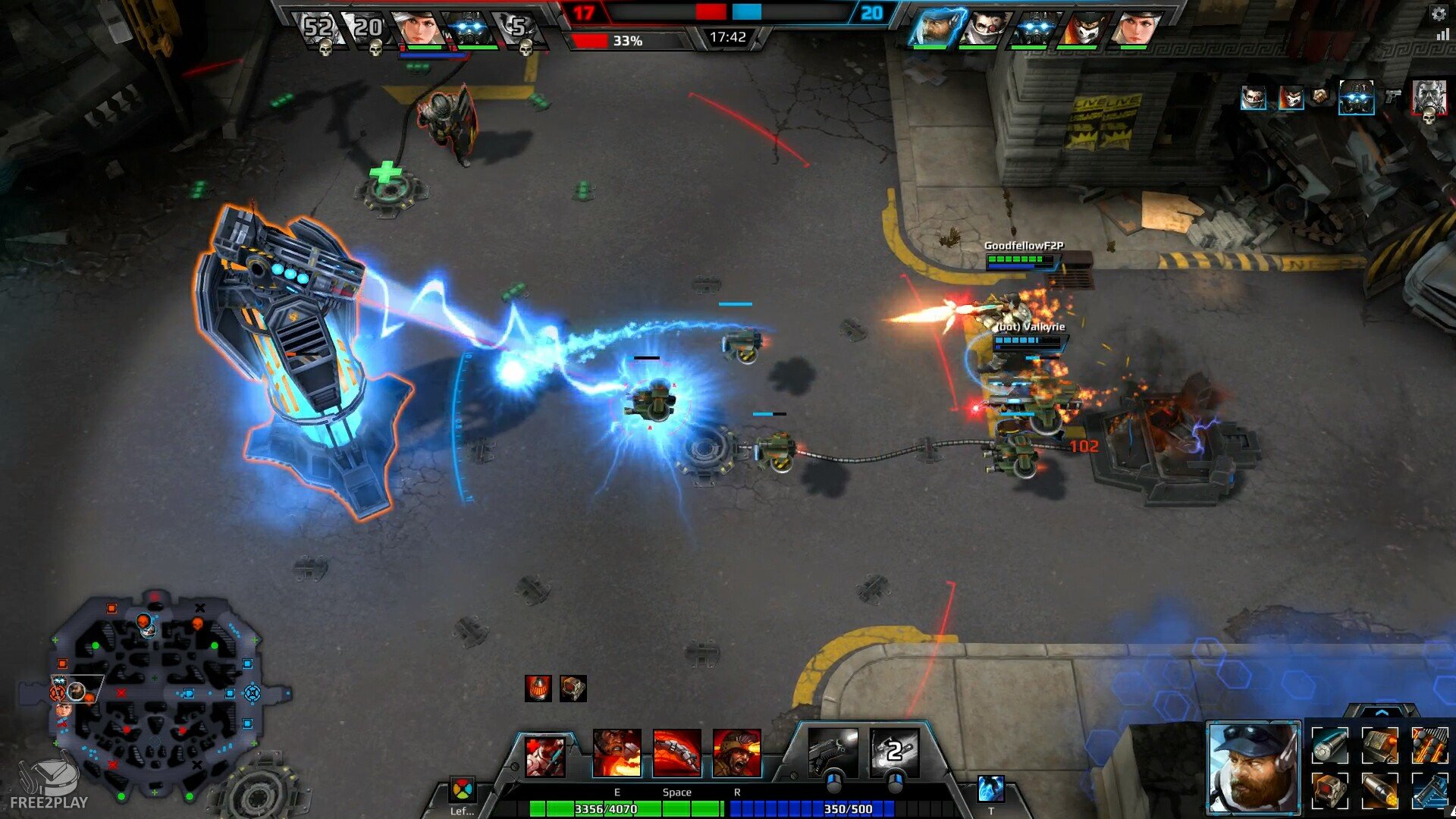1456x819 pixels.
Task: Trigger the screaming soldier ultimate ability
Action: pyautogui.click(x=736, y=754)
